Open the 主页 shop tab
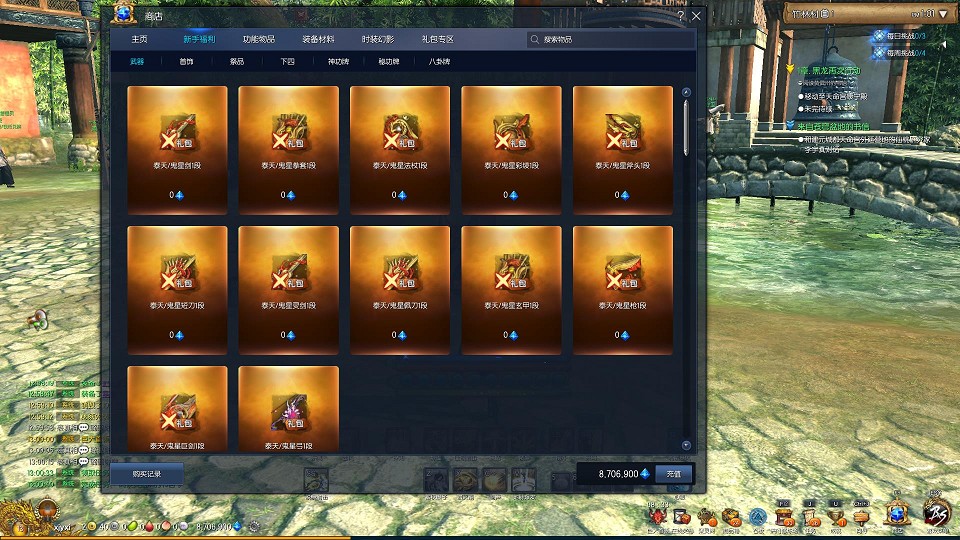The width and height of the screenshot is (960, 540). pyautogui.click(x=139, y=39)
